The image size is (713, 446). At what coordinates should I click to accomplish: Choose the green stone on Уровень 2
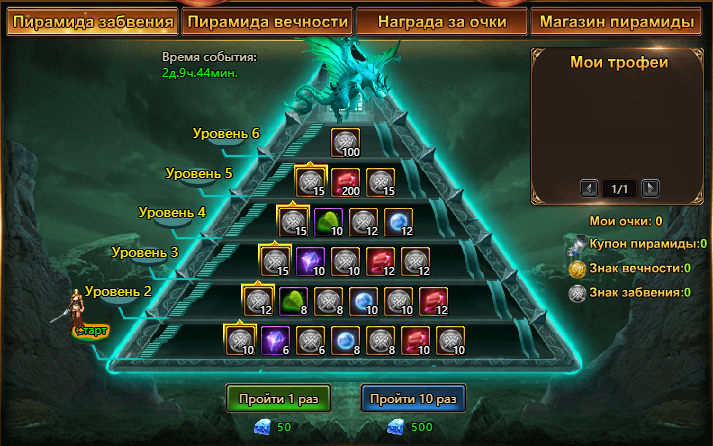[294, 299]
